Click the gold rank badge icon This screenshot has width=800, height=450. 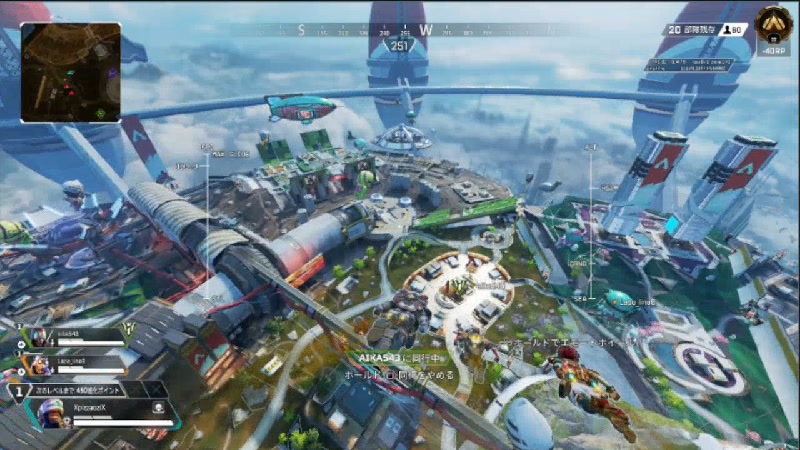[x=773, y=21]
